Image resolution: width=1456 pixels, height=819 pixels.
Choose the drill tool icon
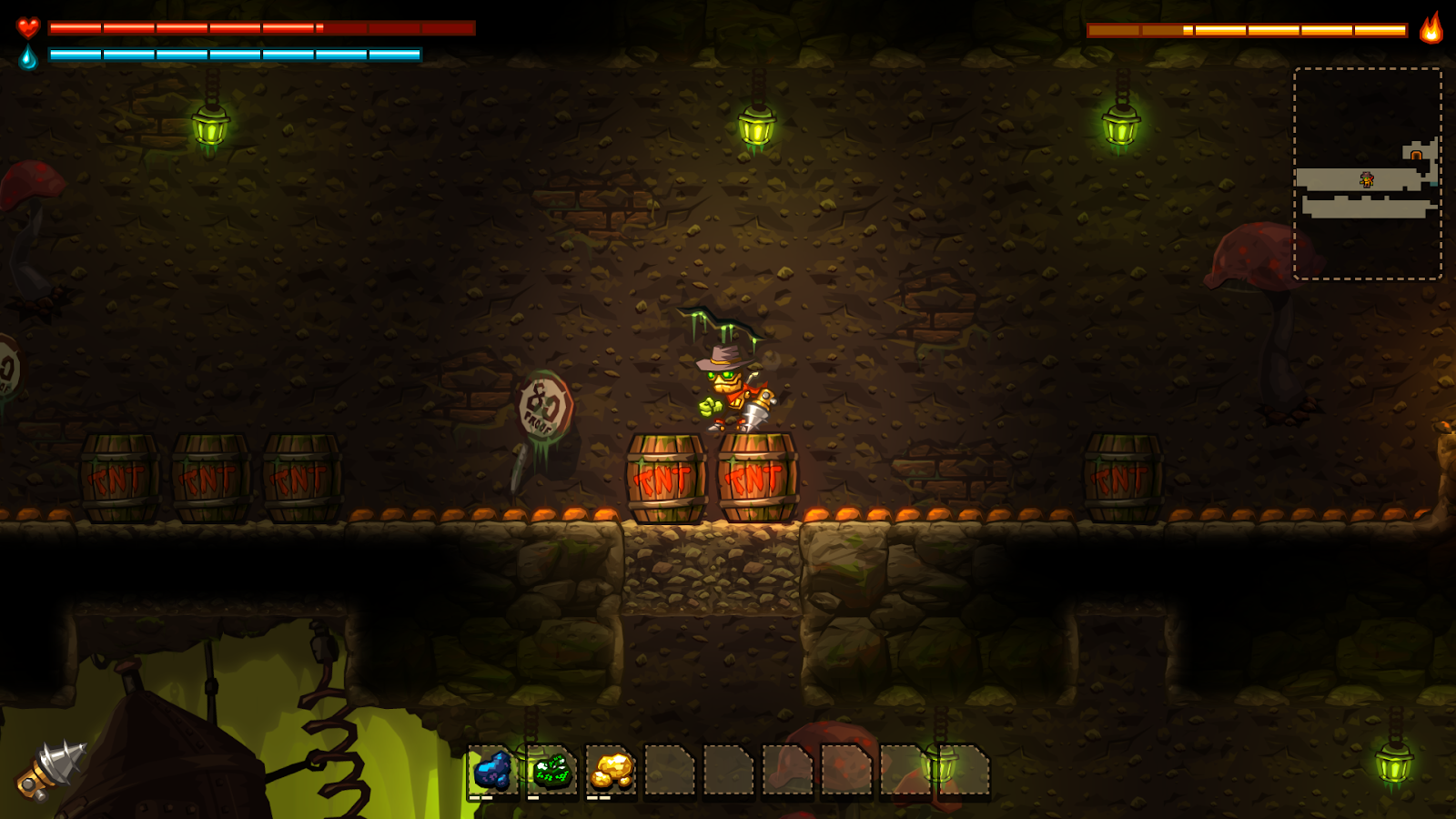51,770
